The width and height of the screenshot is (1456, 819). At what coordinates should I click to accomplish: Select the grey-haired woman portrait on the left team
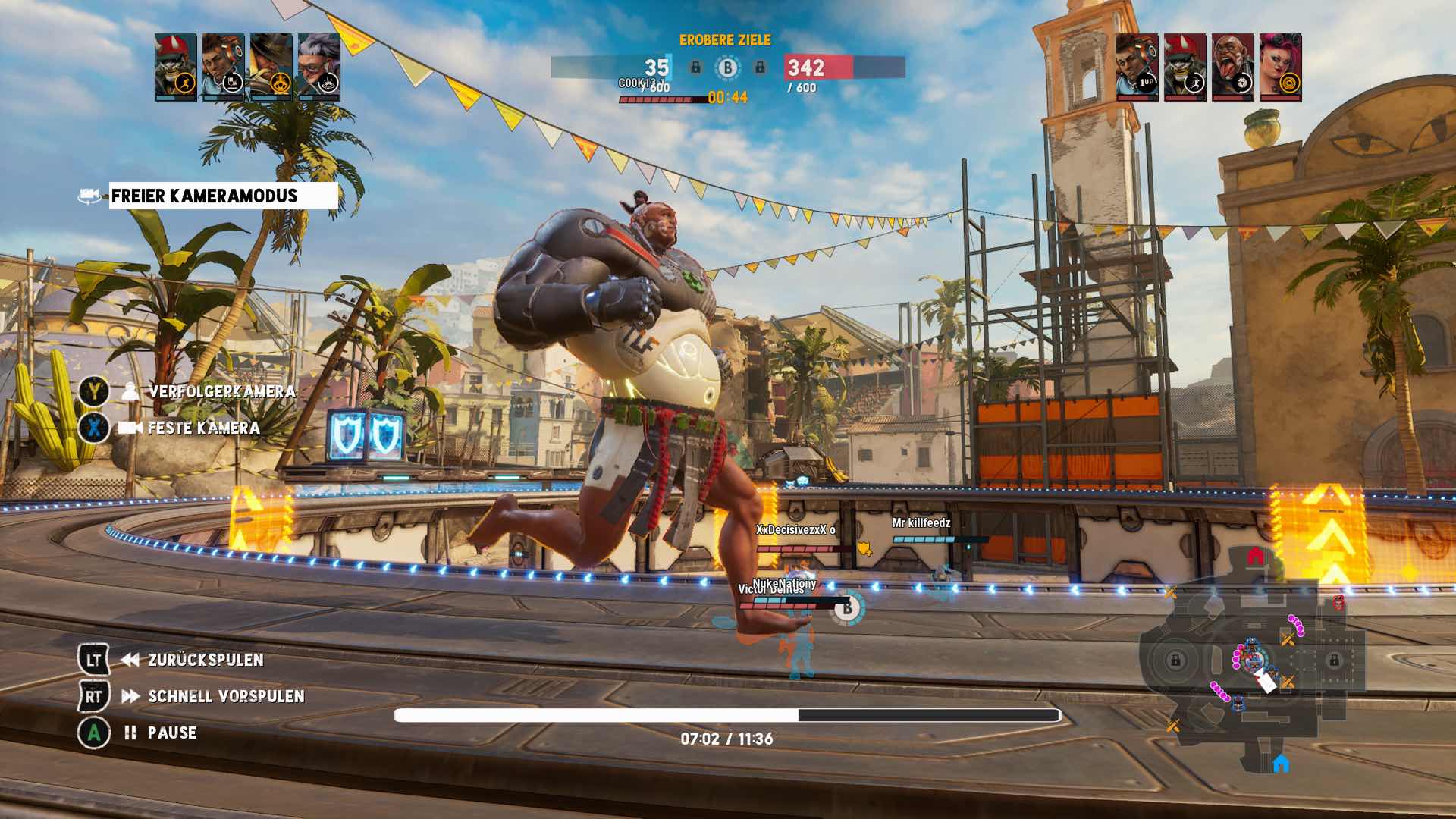point(318,67)
